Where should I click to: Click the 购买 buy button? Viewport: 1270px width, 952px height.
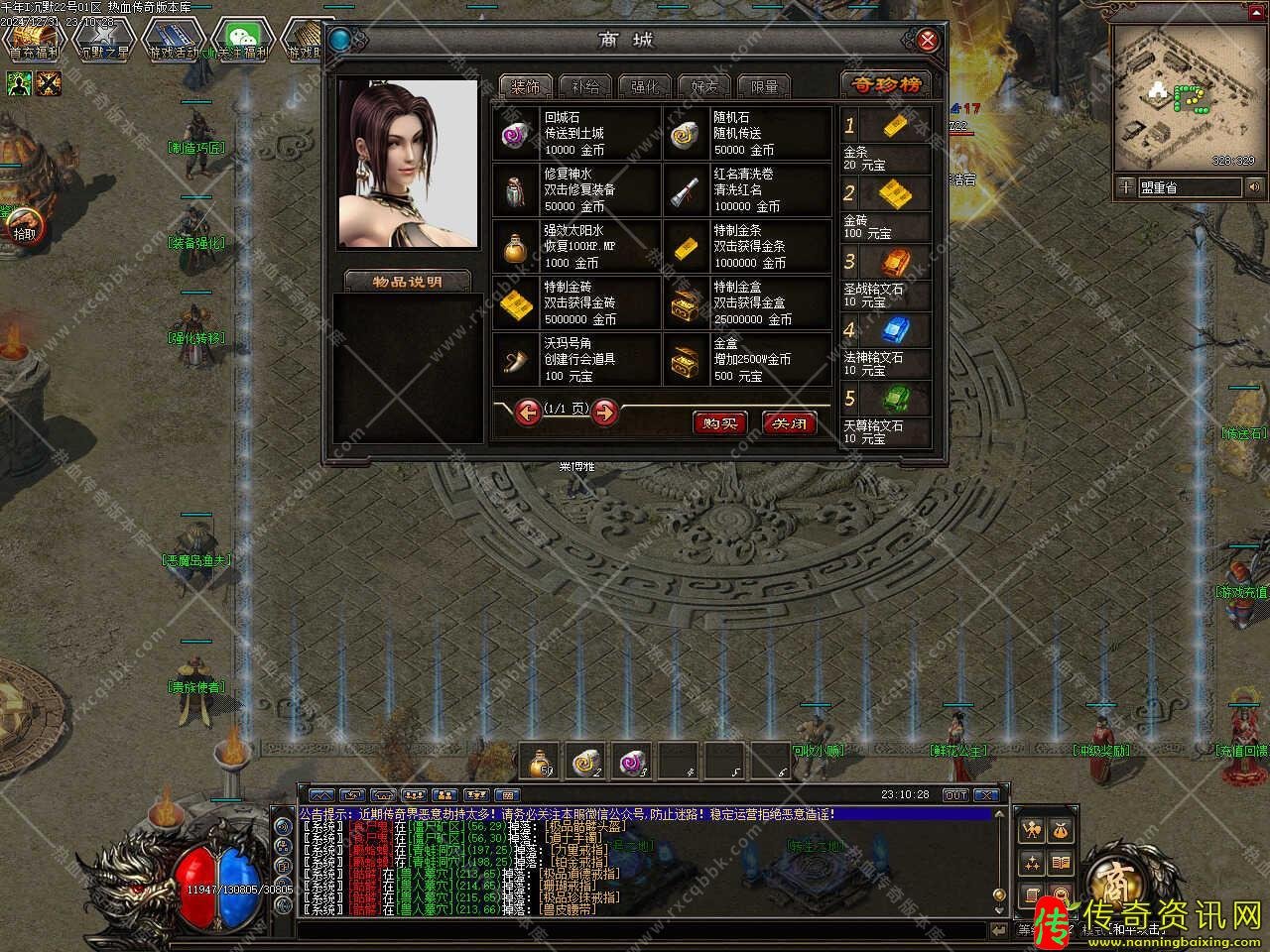[x=719, y=423]
